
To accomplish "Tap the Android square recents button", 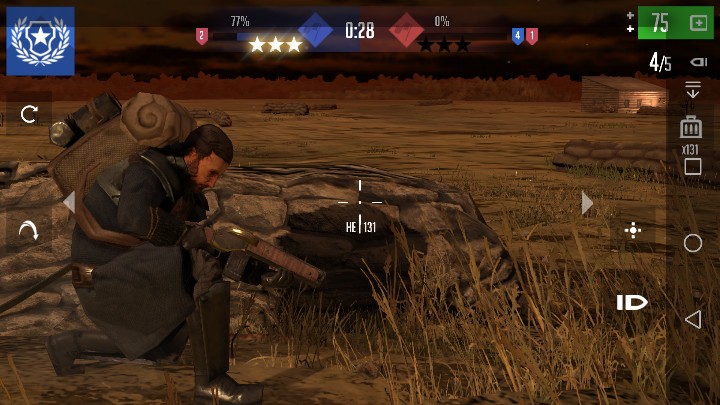I will (x=692, y=167).
